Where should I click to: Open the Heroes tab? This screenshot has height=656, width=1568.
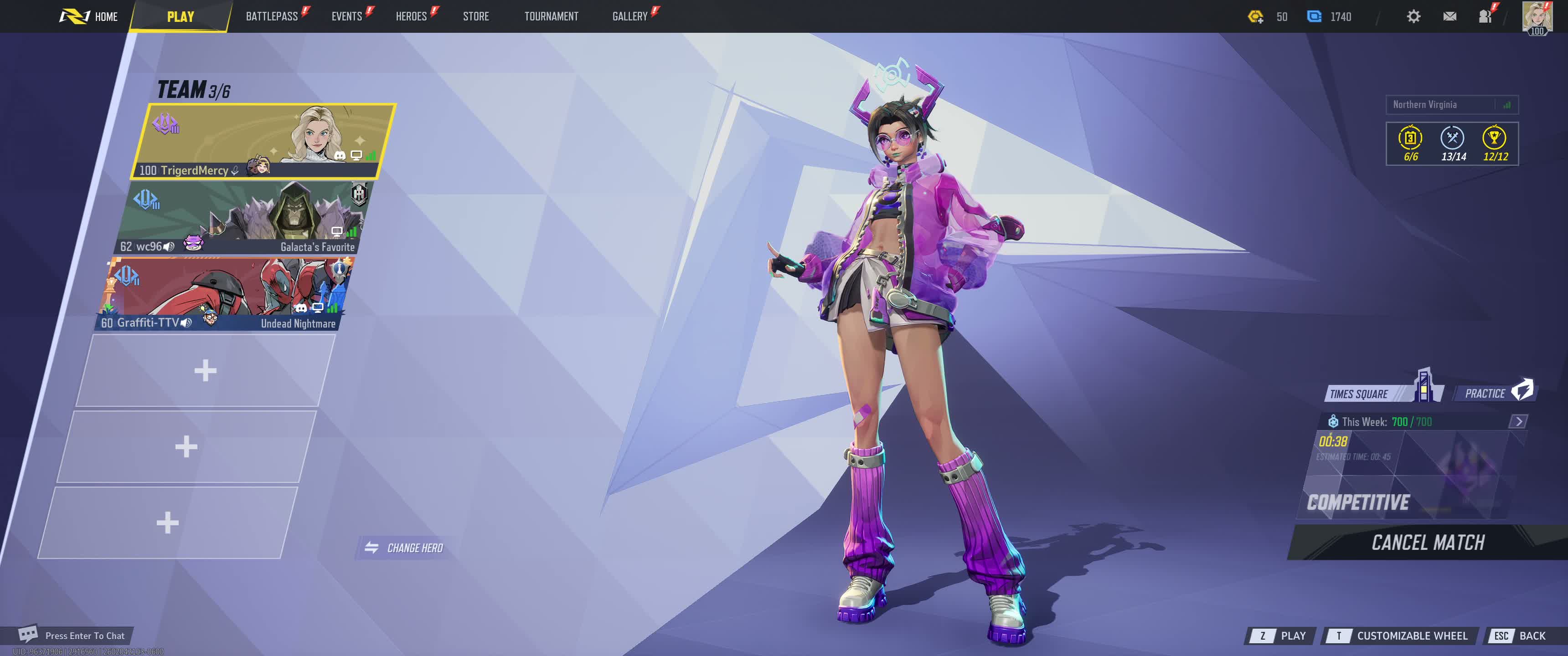(411, 16)
